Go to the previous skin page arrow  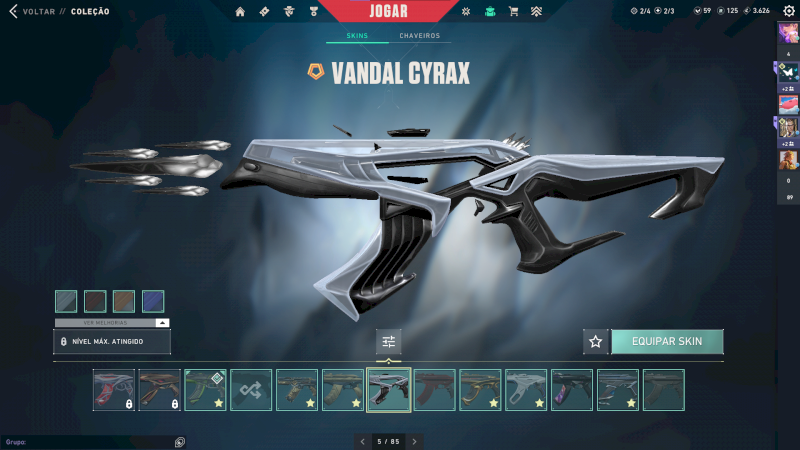(362, 441)
